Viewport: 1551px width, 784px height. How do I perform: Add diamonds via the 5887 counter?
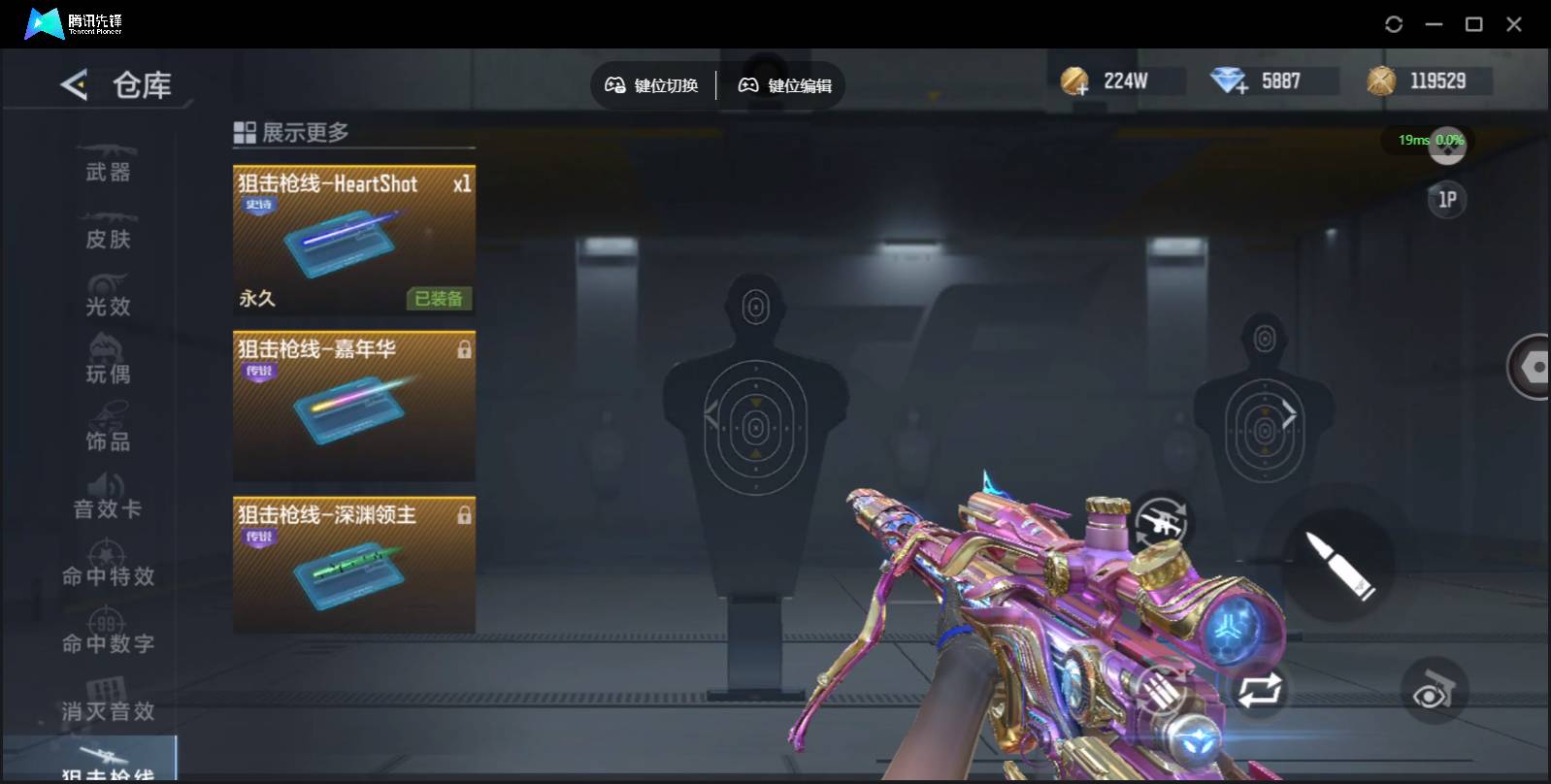(x=1230, y=82)
